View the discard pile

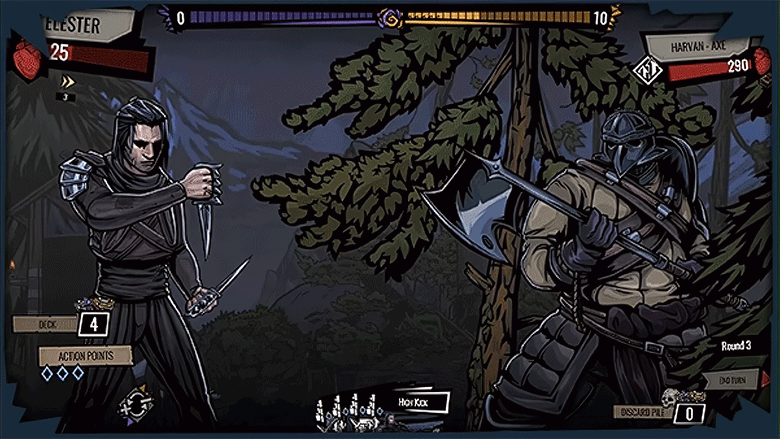pos(690,412)
